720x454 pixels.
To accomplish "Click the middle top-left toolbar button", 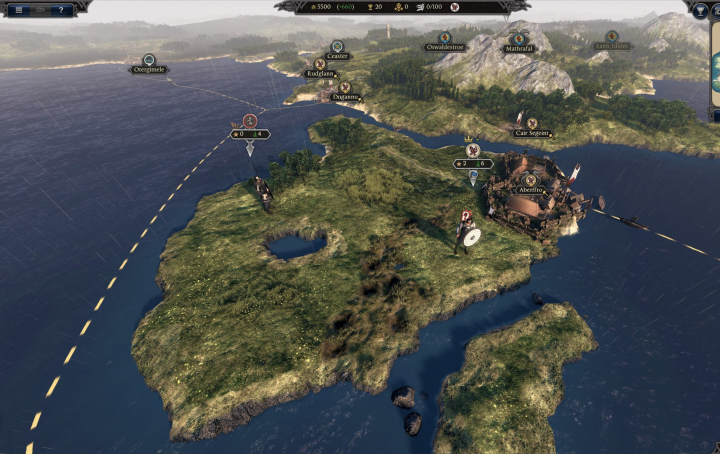I will (x=40, y=9).
